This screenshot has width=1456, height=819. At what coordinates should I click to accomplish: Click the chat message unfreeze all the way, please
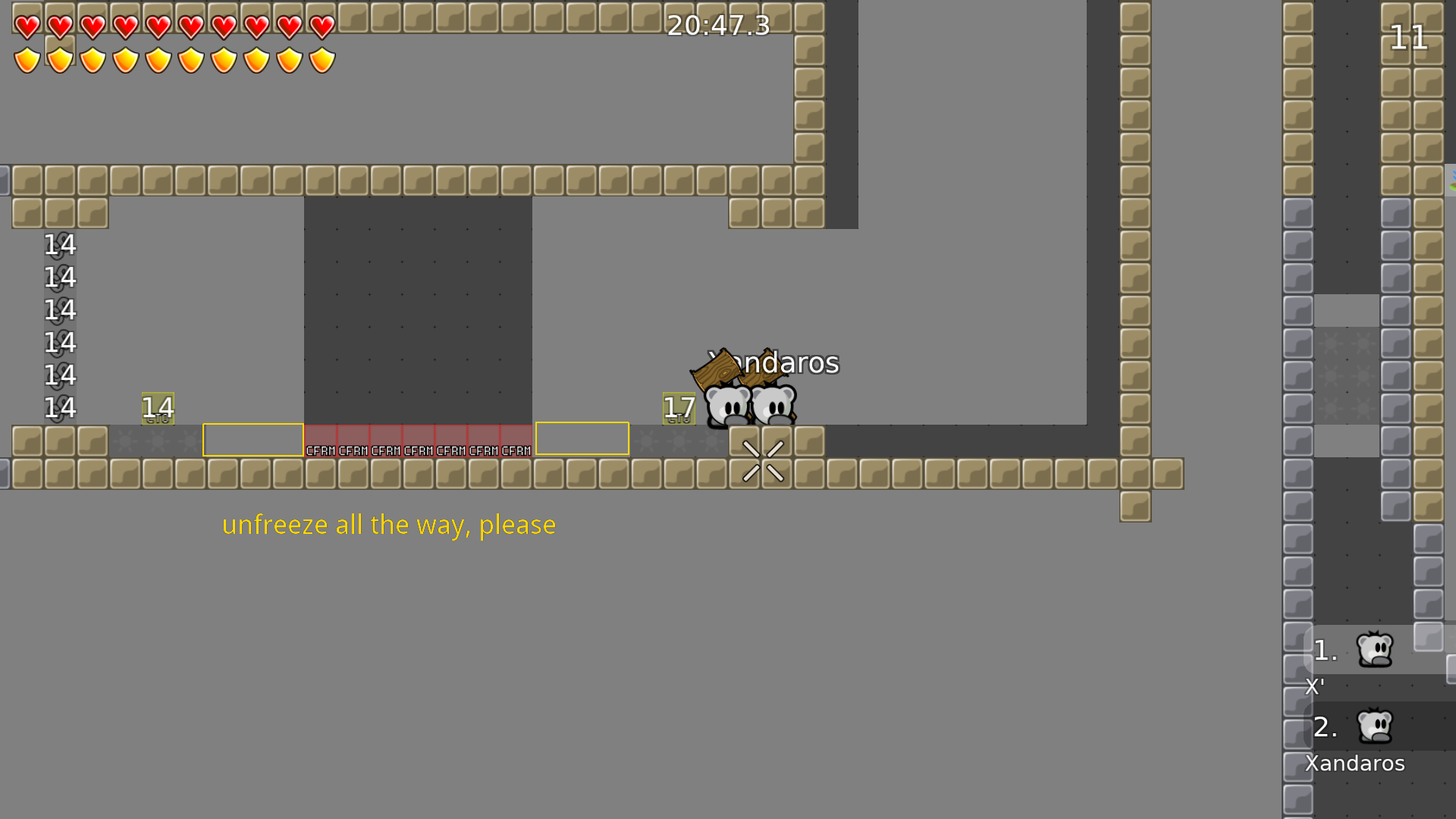coord(388,524)
